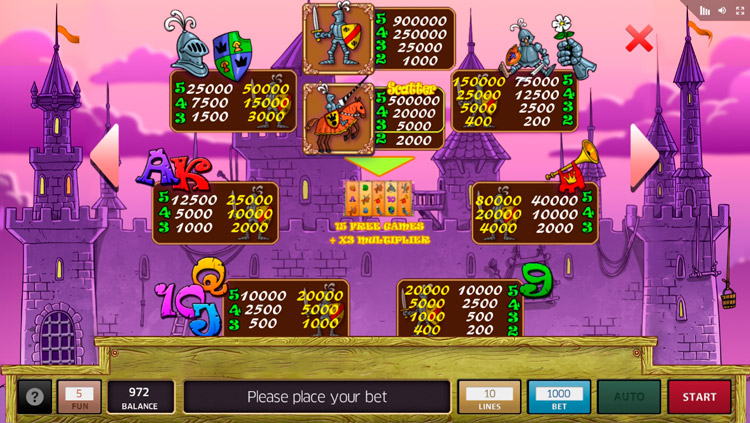
Task: Click the FUN credits button
Action: (x=79, y=397)
